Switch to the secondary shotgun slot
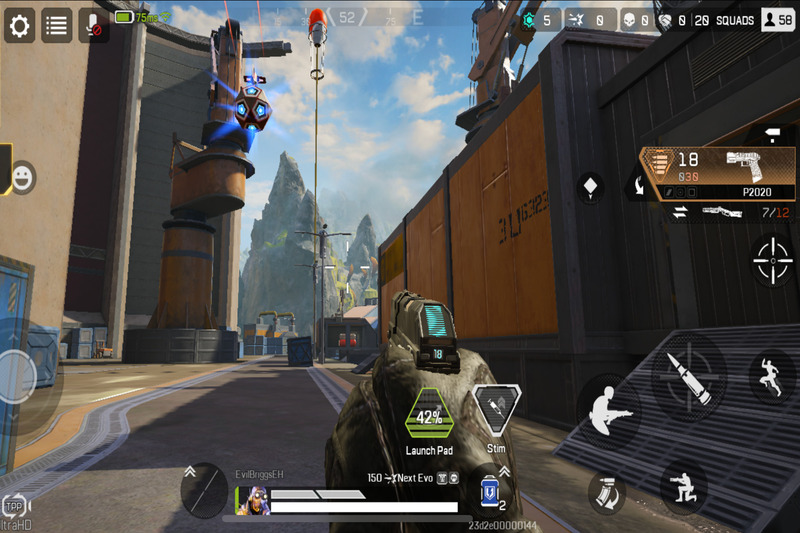The height and width of the screenshot is (533, 800). (x=722, y=213)
